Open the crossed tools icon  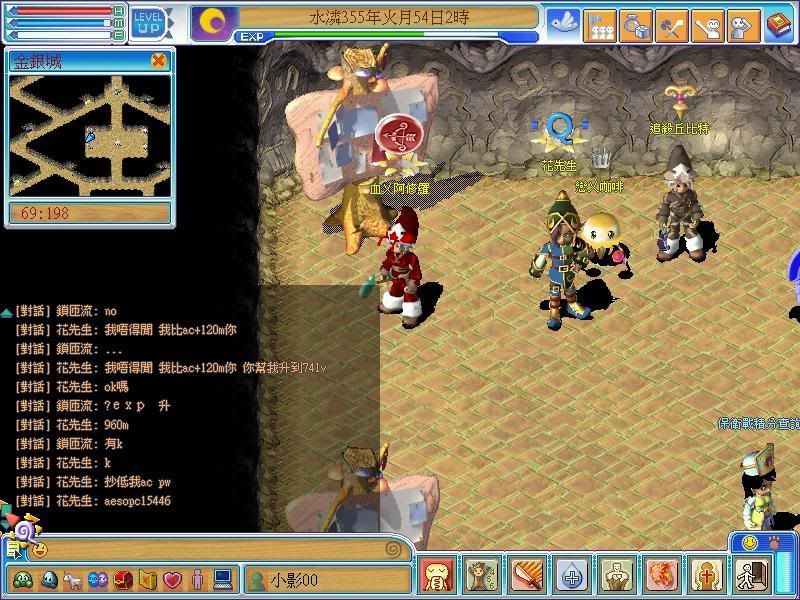[671, 24]
